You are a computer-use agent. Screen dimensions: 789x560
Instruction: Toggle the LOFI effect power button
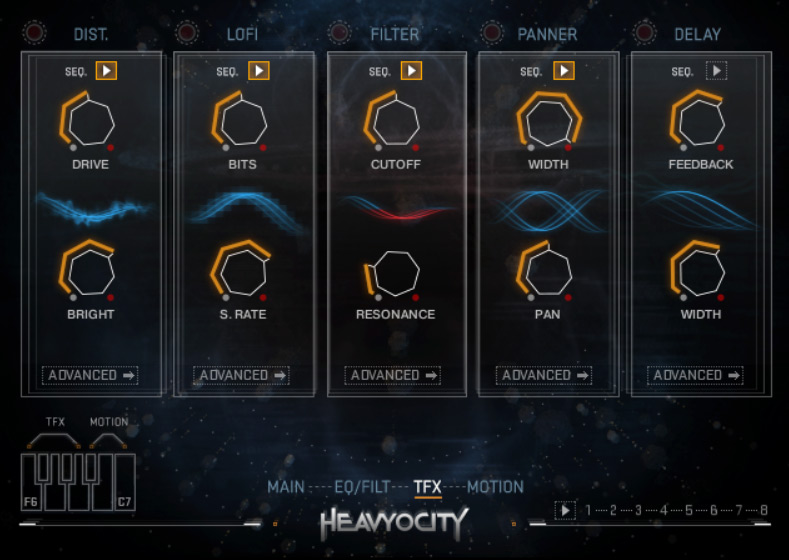pyautogui.click(x=187, y=33)
